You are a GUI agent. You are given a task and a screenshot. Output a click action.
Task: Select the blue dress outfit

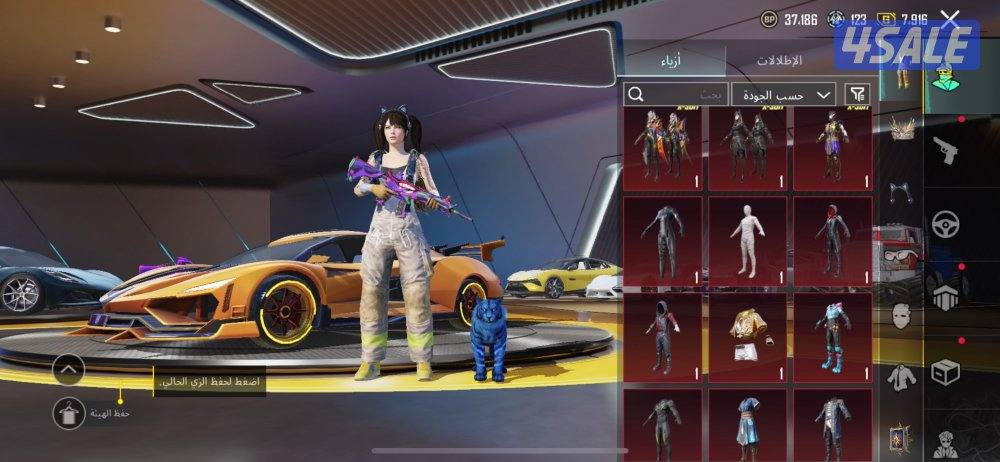pyautogui.click(x=747, y=420)
